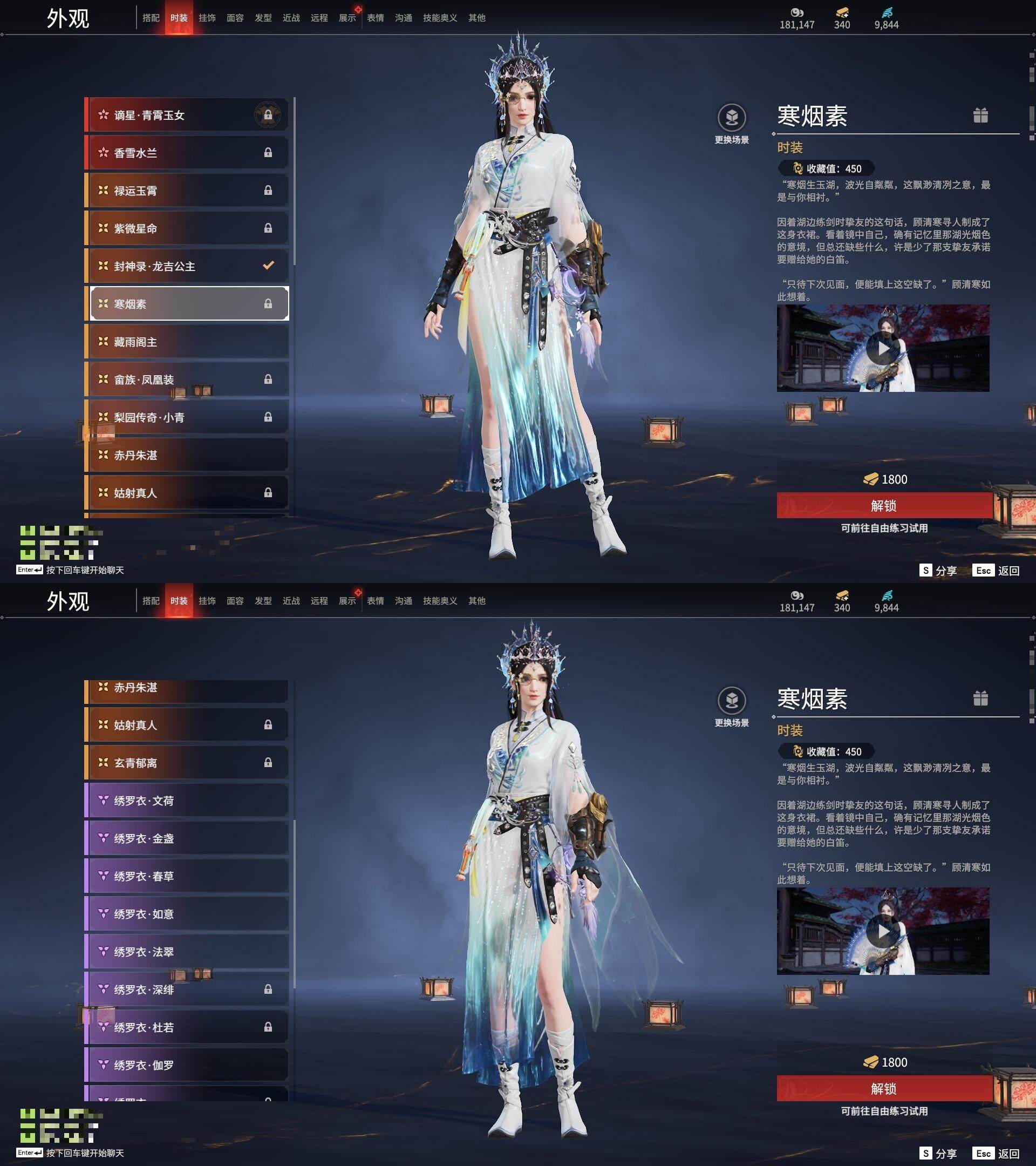Viewport: 1036px width, 1166px height.
Task: Choose the 藏雨阁主 outfit
Action: (x=187, y=342)
